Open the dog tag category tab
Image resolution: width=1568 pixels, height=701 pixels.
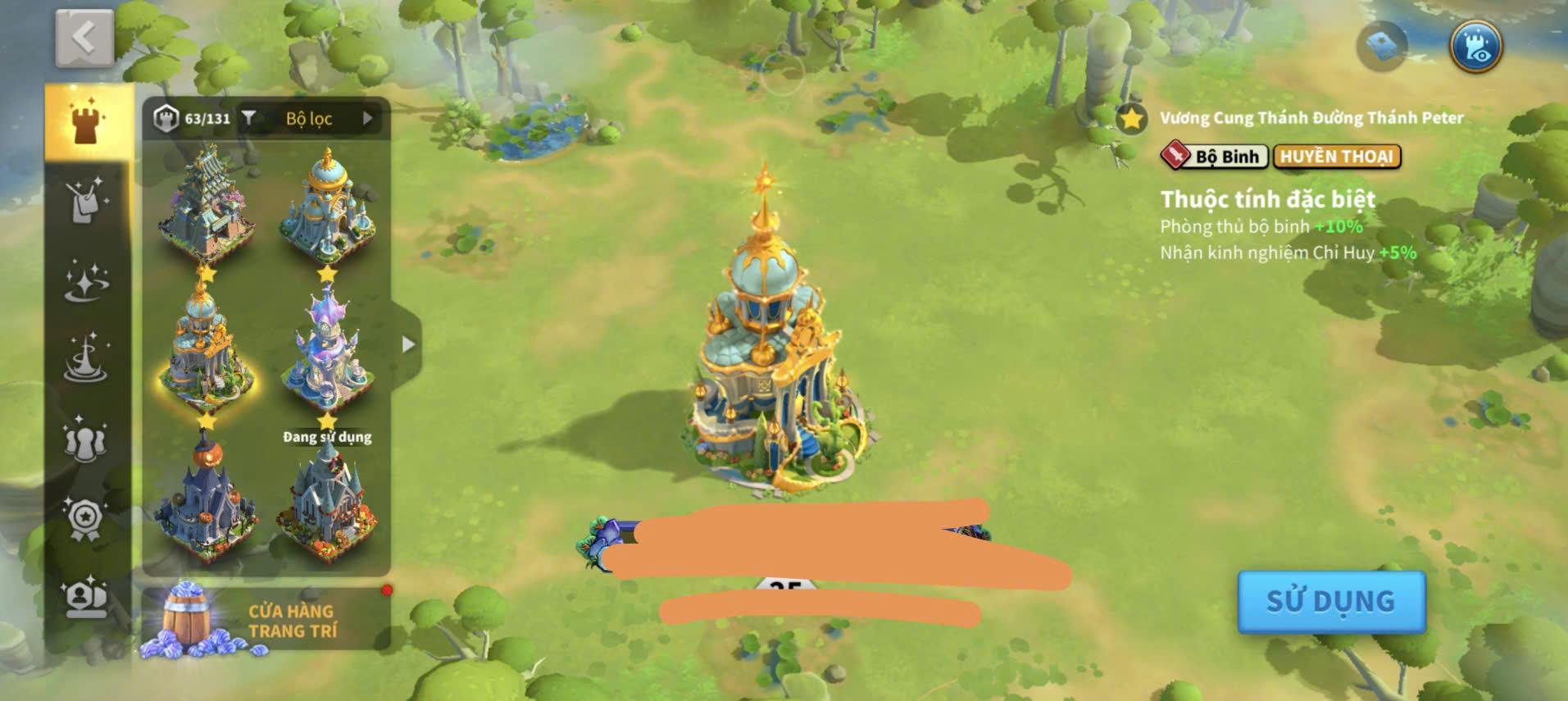[86, 201]
